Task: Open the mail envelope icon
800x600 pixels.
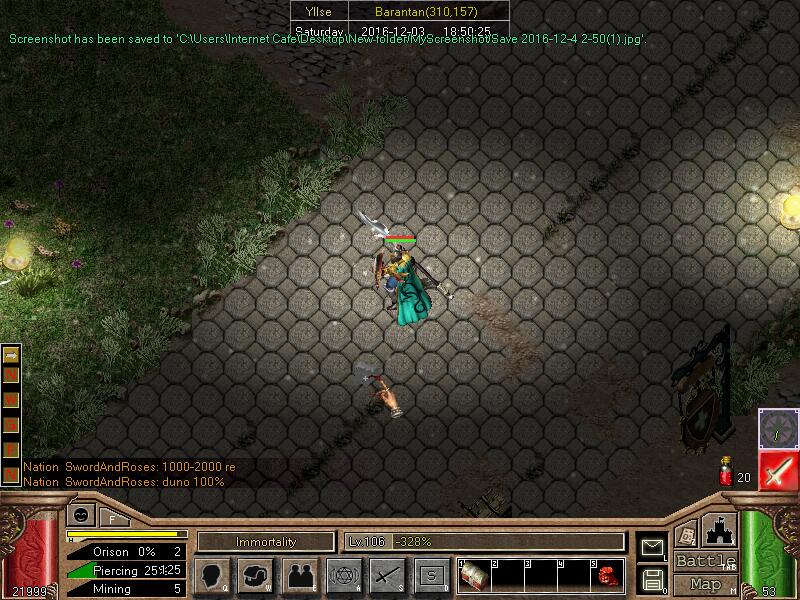Action: [x=652, y=546]
